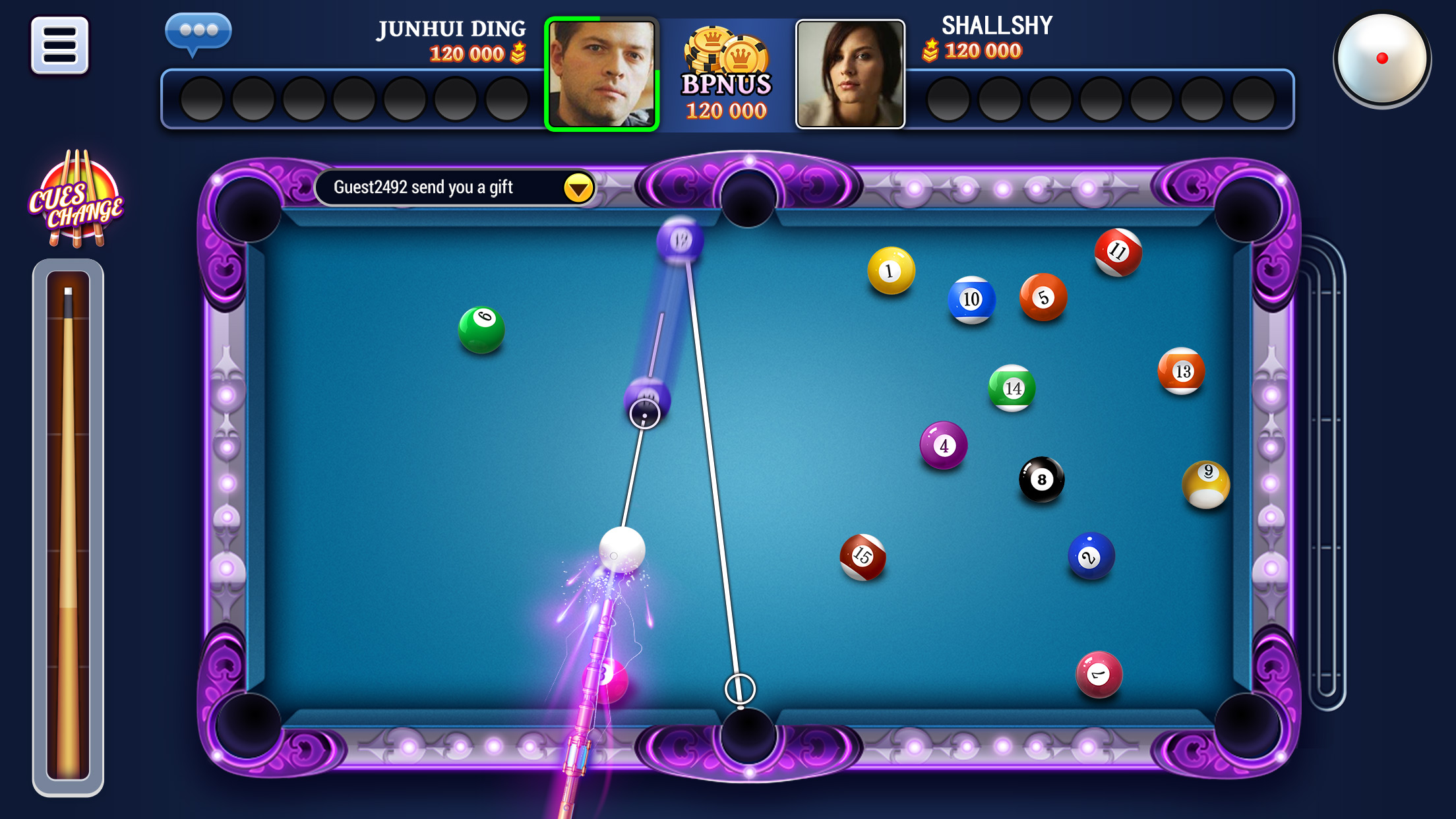Click Junhui Ding's name label

coord(452,28)
